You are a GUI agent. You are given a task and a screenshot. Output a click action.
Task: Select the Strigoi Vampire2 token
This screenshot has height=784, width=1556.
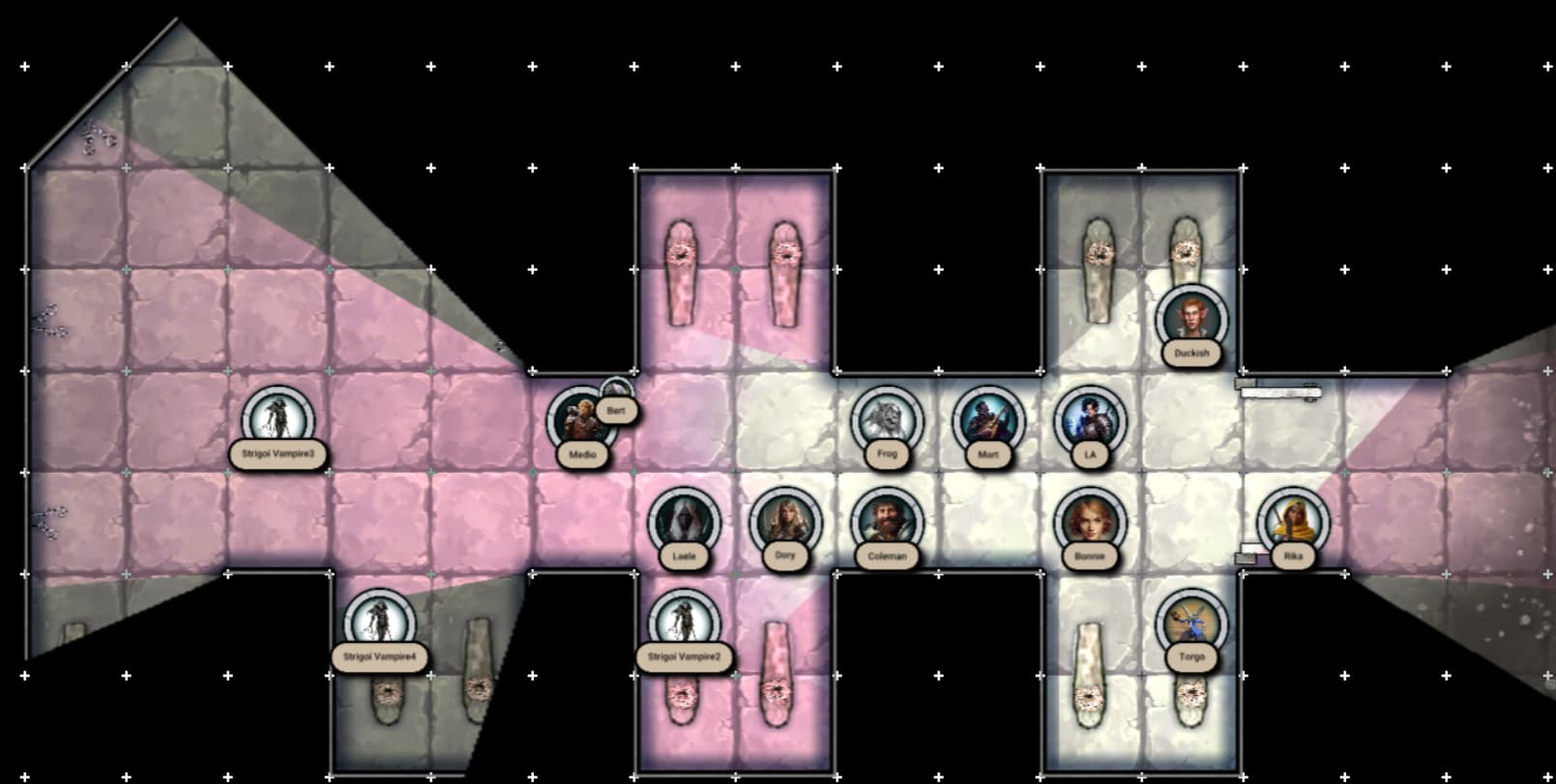684,624
